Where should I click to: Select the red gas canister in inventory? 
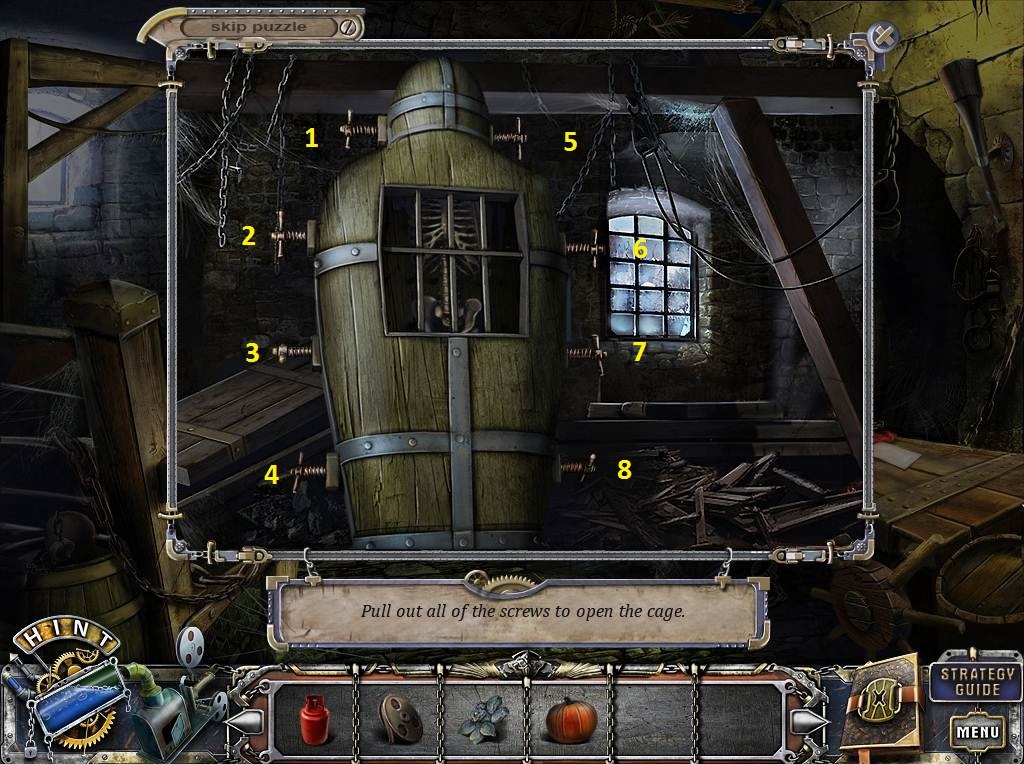pyautogui.click(x=314, y=718)
